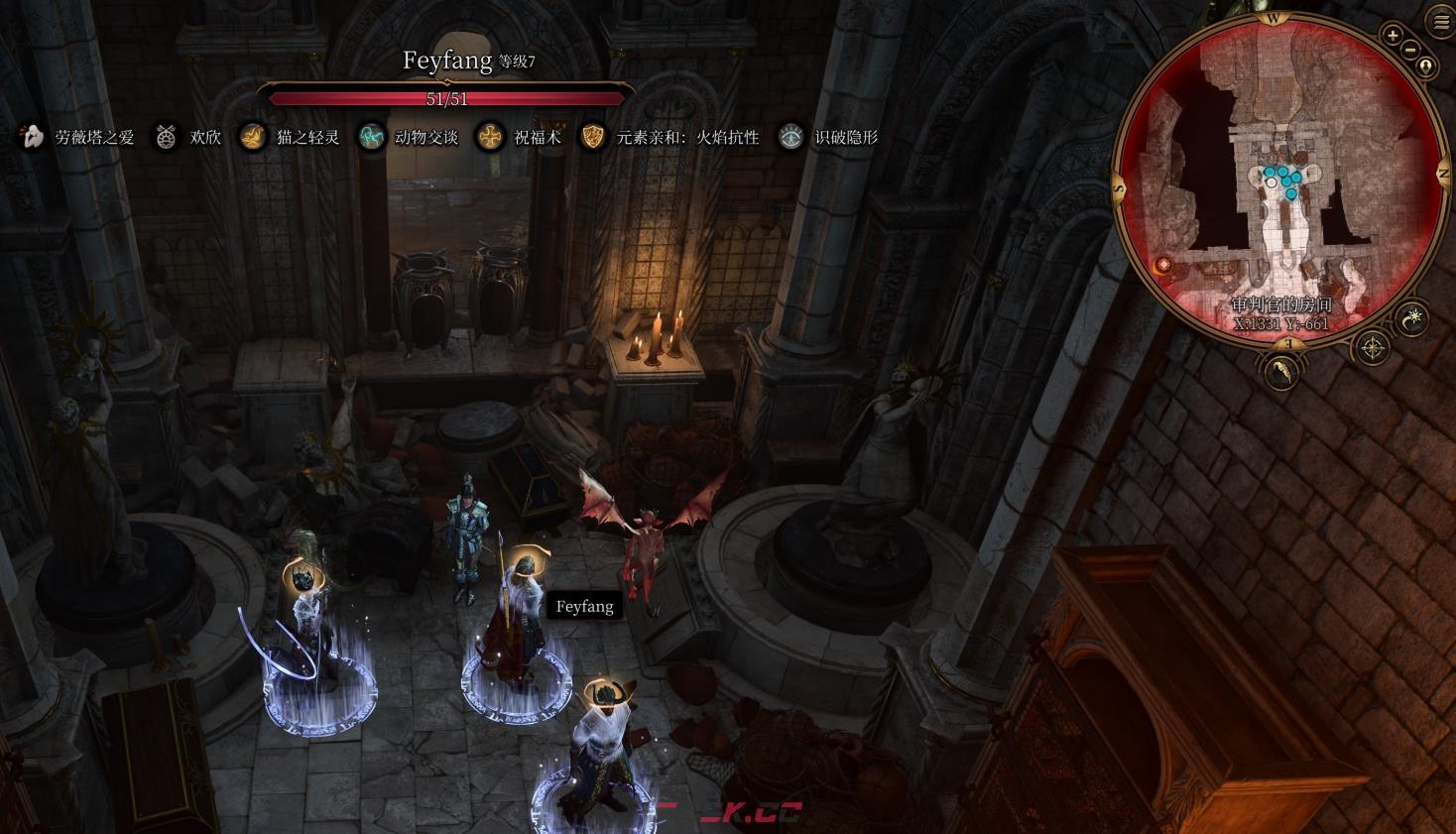
Task: Click the 祝福术 buff icon
Action: [489, 137]
